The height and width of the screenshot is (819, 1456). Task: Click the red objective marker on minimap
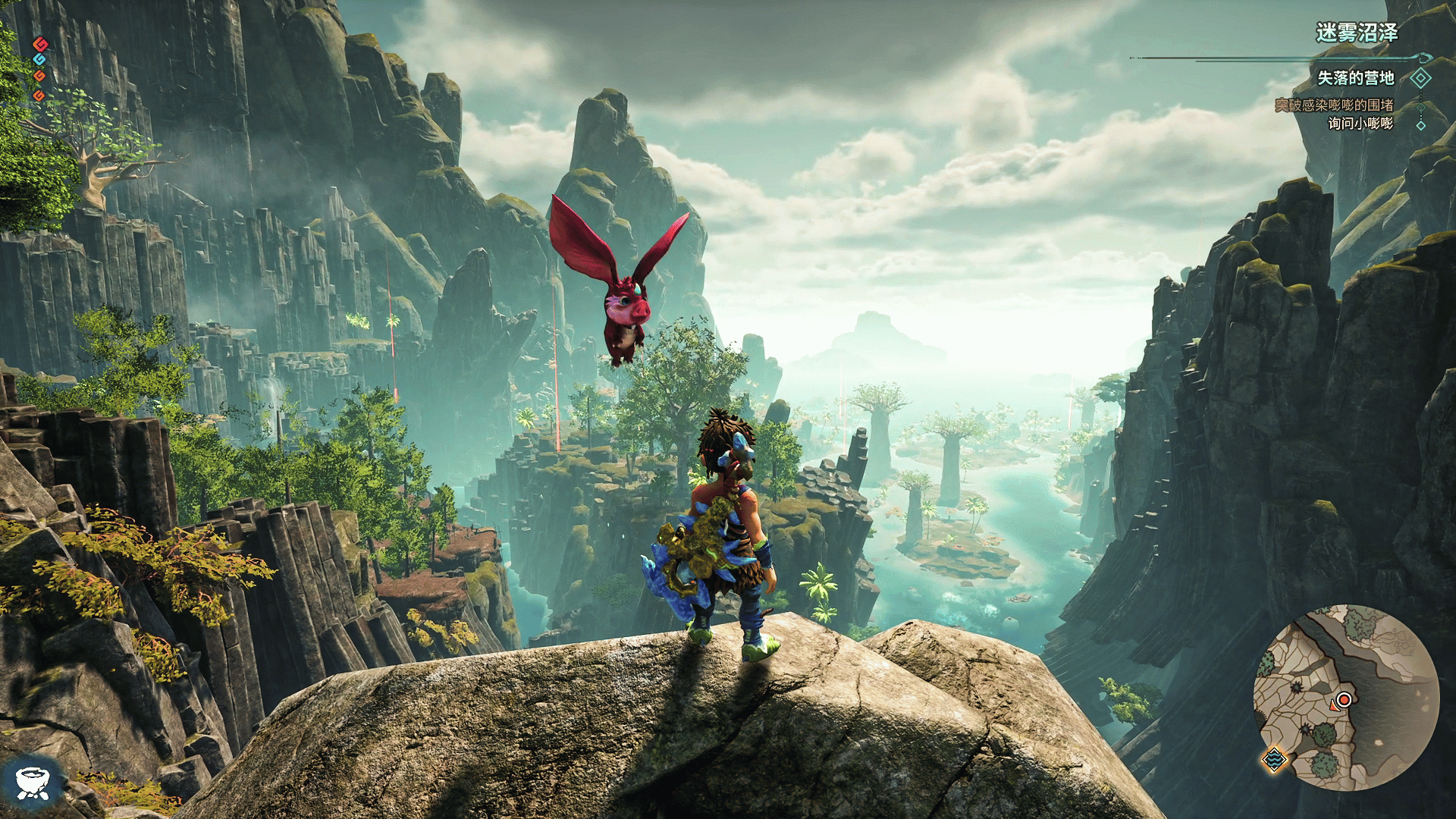click(x=1344, y=699)
